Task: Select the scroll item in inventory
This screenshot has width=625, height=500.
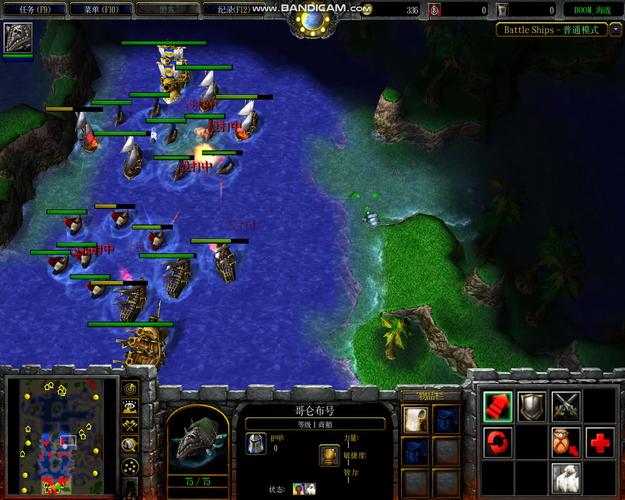Action: point(416,418)
